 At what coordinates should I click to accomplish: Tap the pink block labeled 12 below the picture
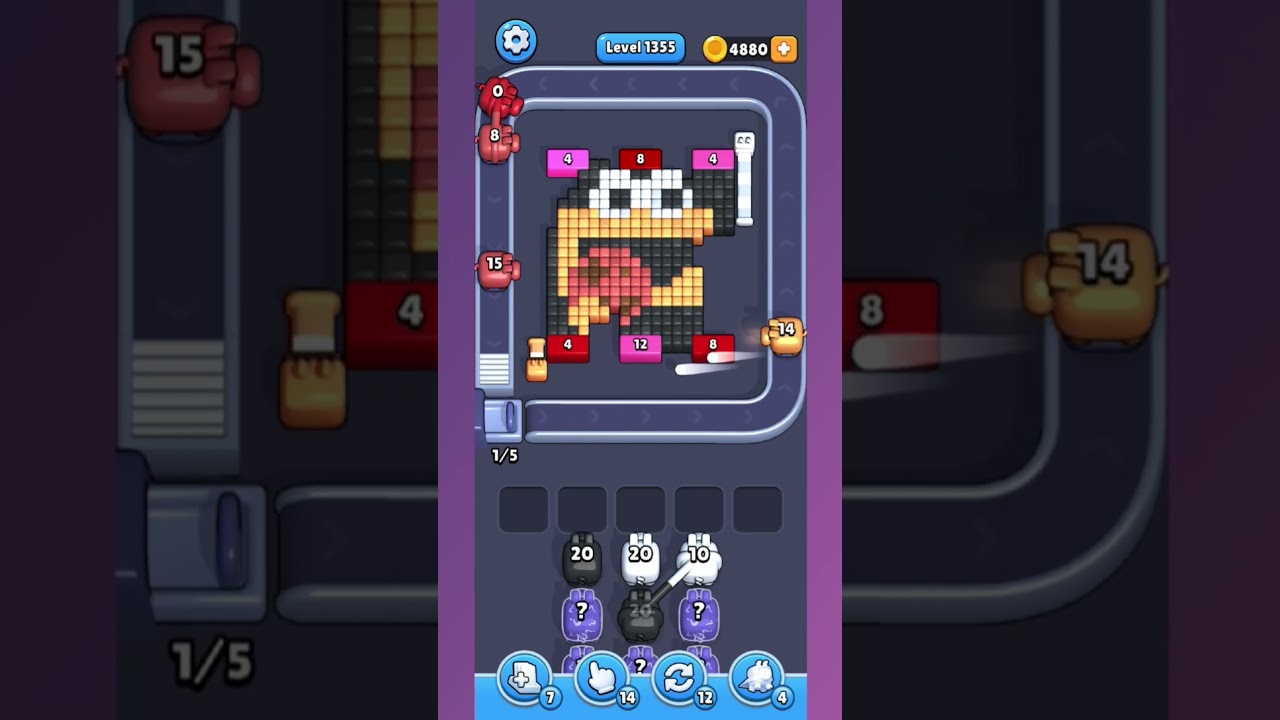click(x=640, y=345)
